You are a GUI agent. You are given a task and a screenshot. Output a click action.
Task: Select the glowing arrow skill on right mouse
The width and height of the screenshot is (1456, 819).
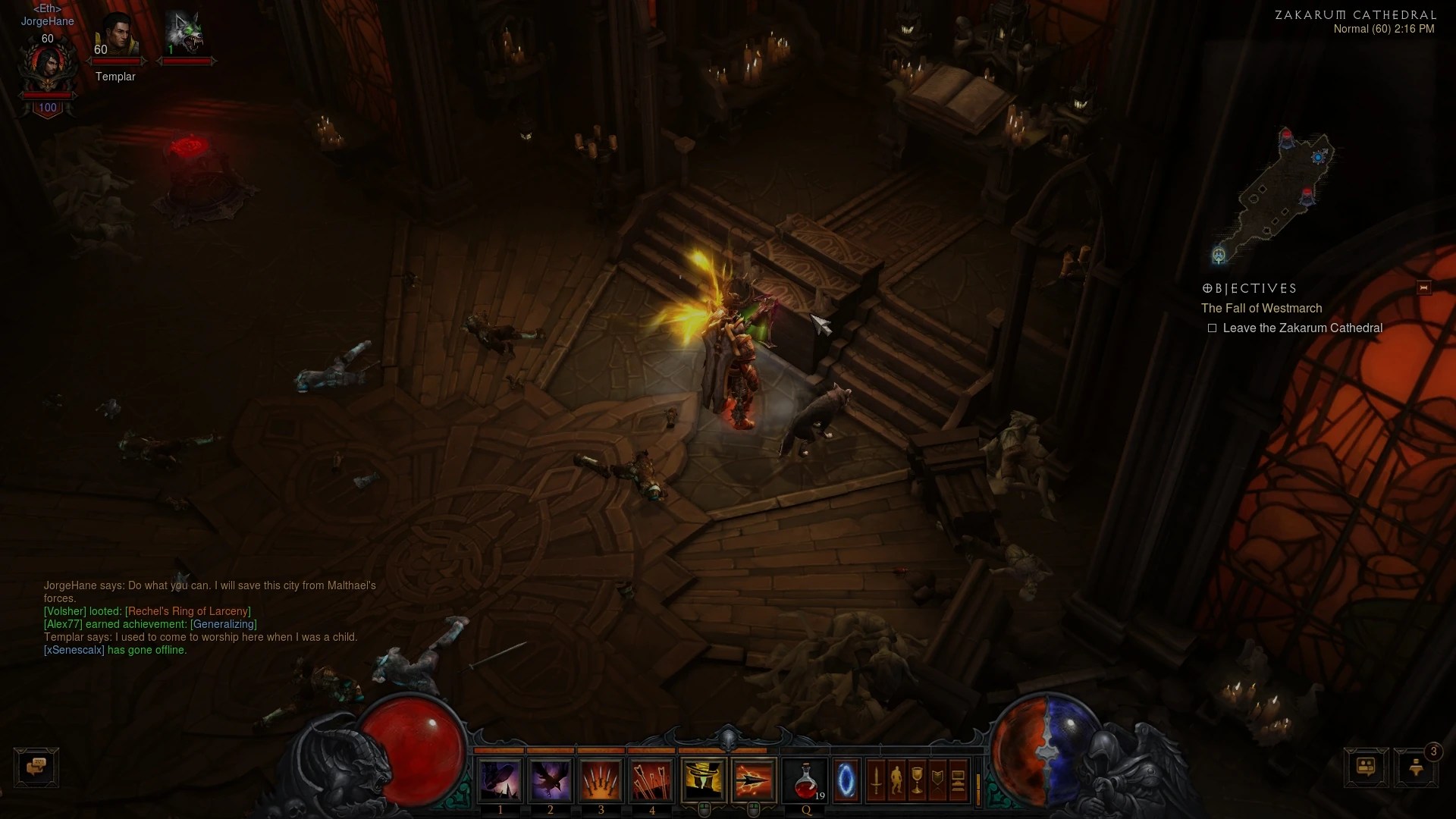point(754,780)
